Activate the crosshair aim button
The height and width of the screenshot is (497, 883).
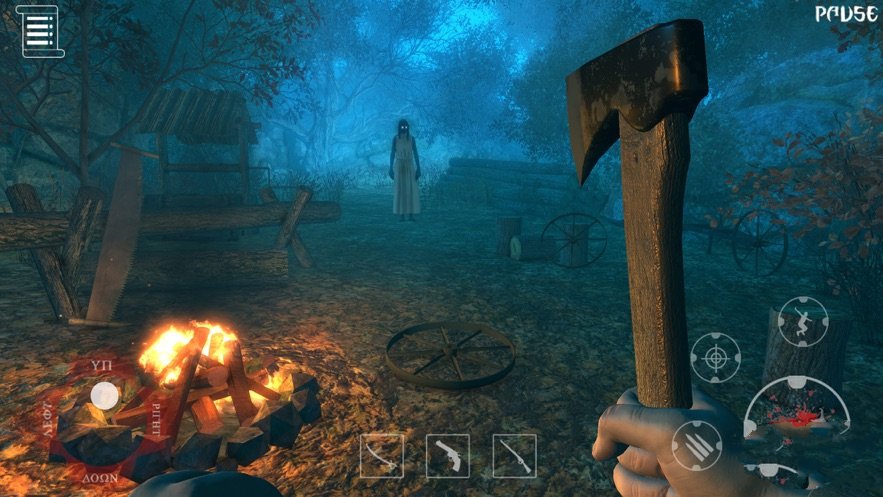coord(715,358)
